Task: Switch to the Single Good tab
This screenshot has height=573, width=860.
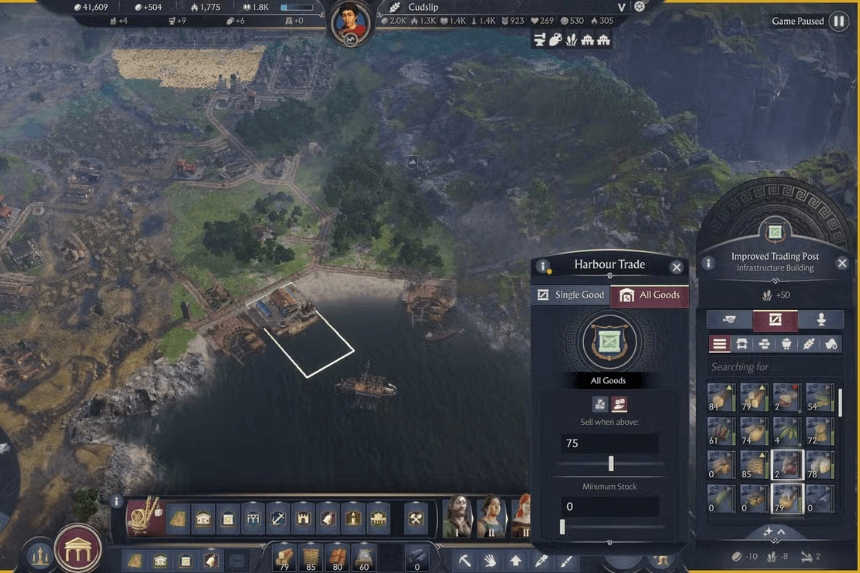Action: (570, 295)
